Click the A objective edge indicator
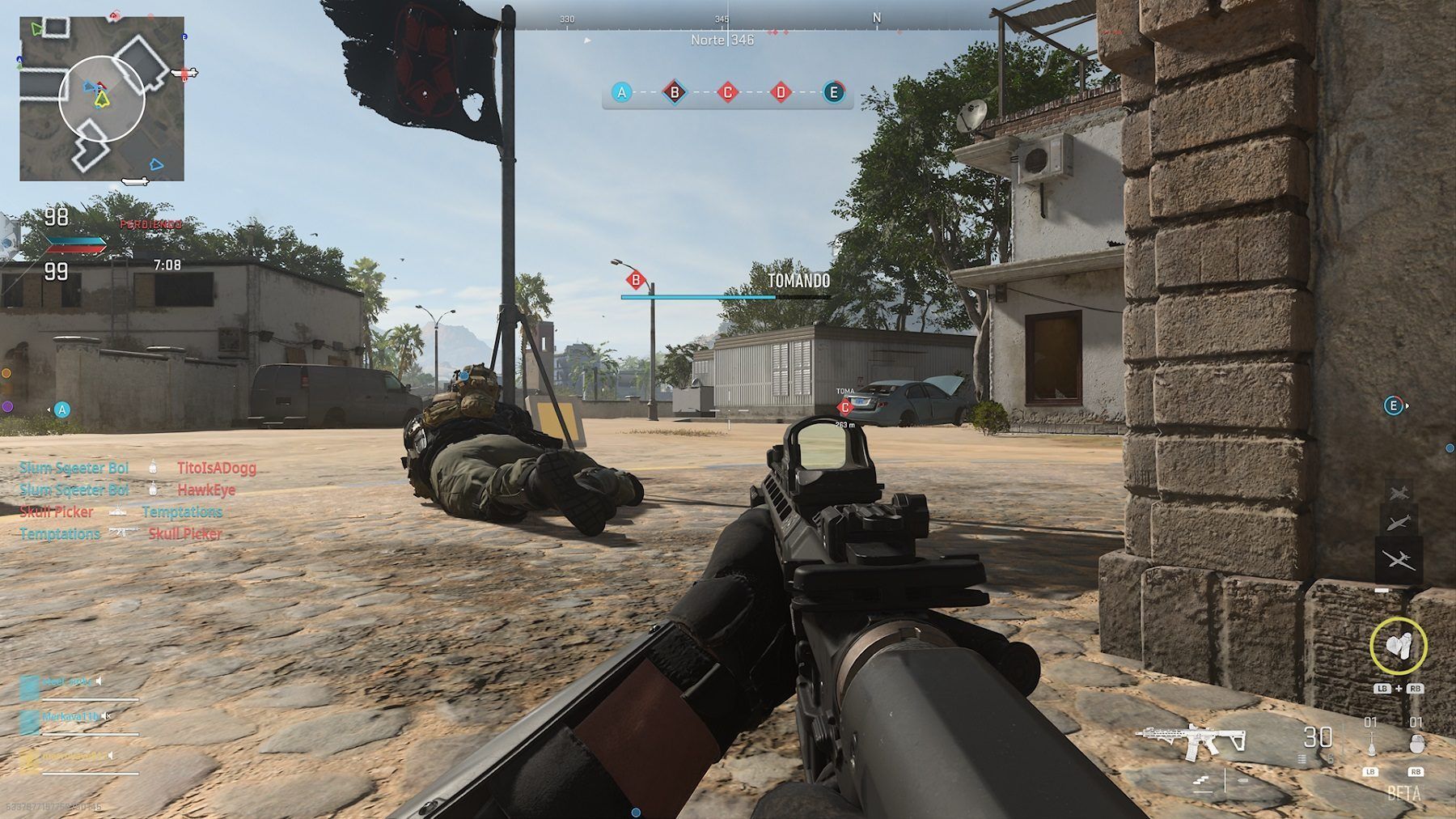Image resolution: width=1456 pixels, height=819 pixels. point(61,409)
